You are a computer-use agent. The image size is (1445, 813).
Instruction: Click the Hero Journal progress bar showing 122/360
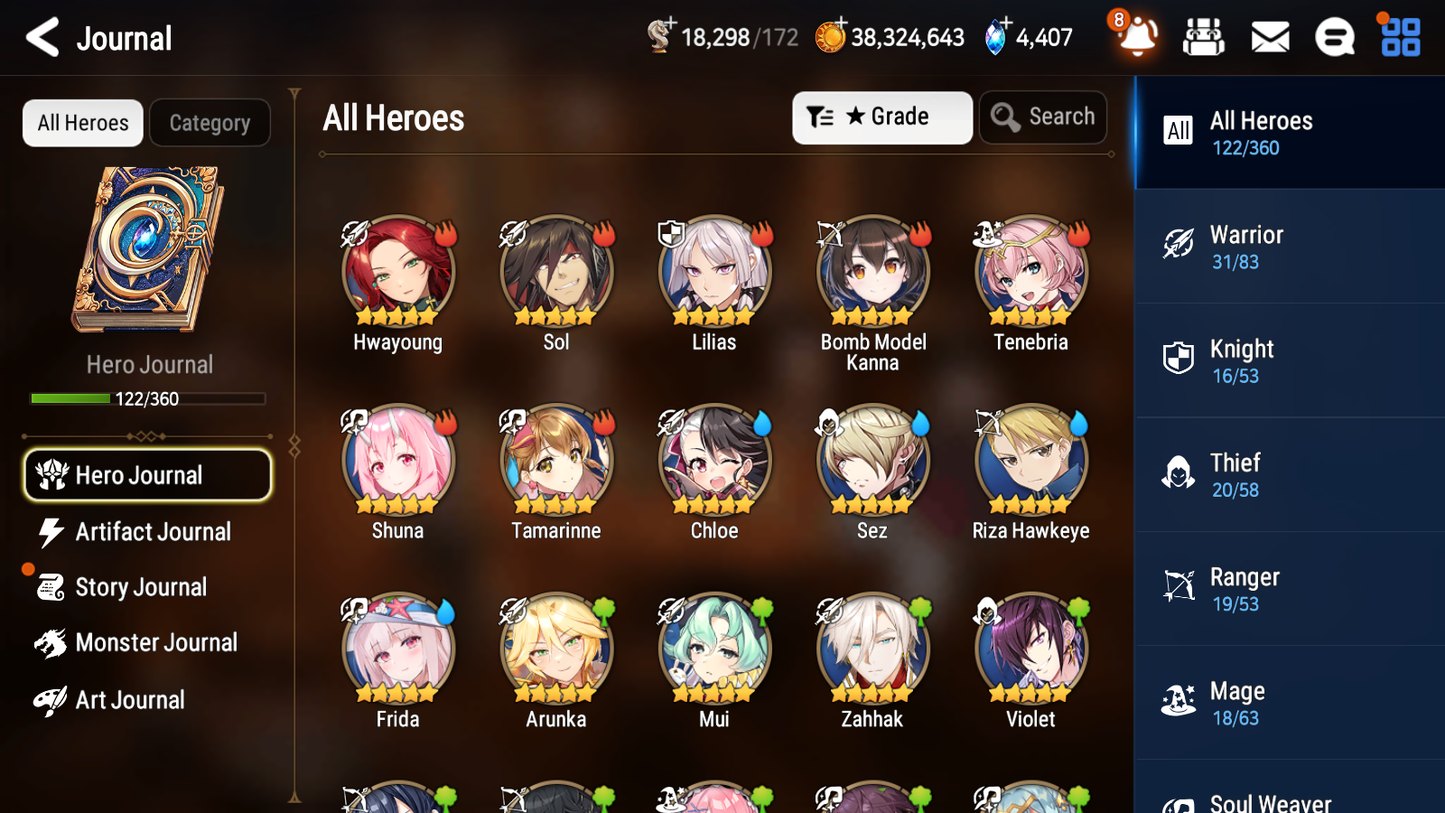click(149, 397)
